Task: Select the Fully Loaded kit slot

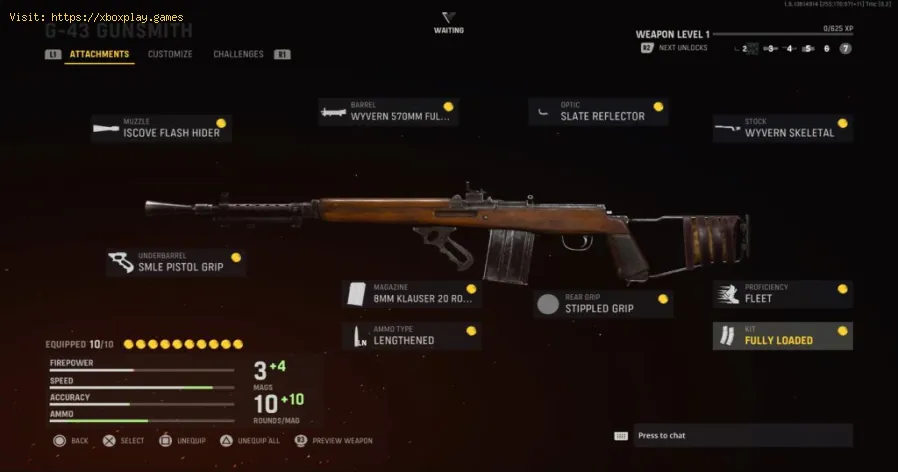Action: (782, 336)
